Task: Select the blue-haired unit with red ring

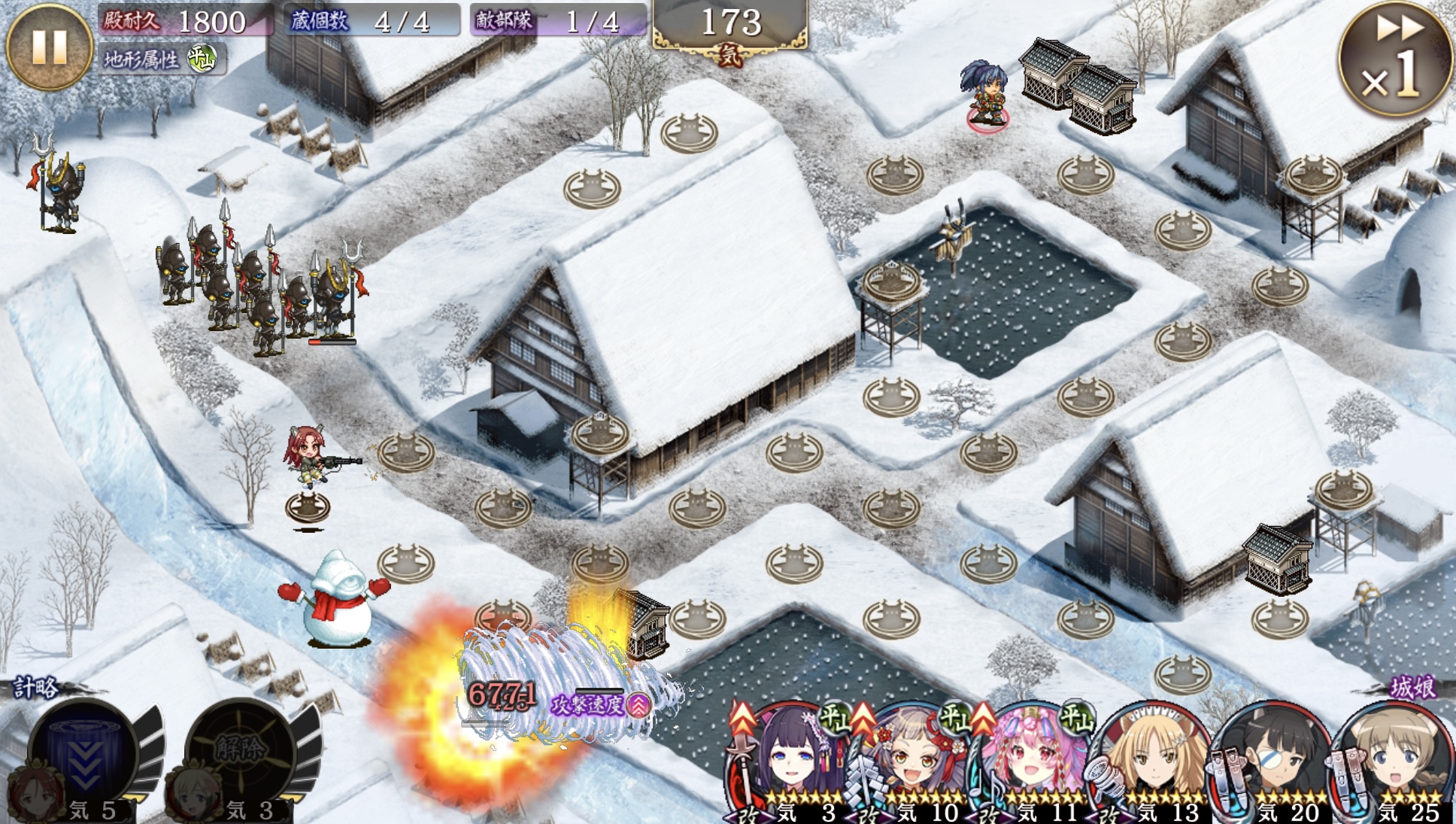Action: 986,93
